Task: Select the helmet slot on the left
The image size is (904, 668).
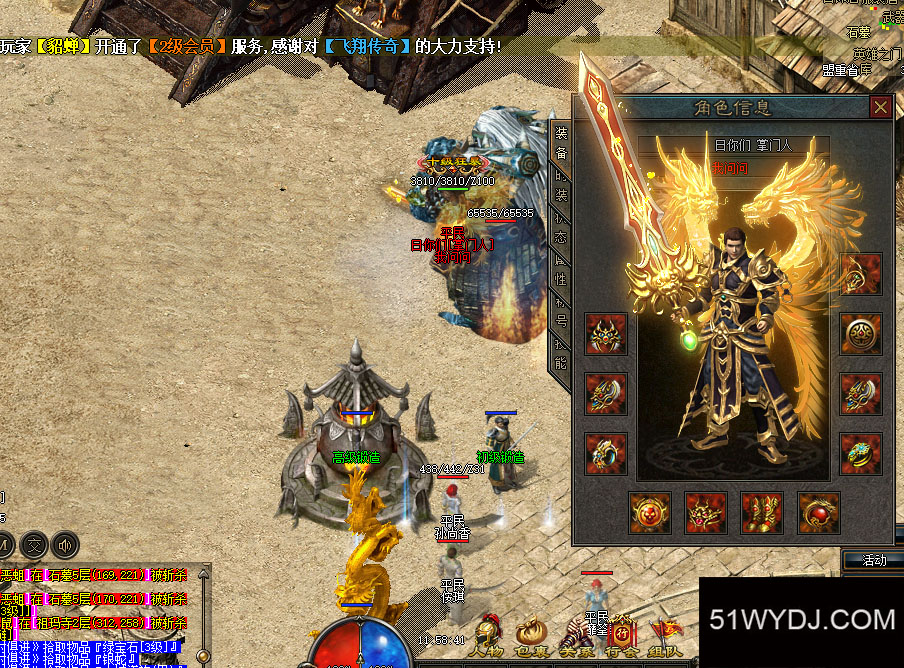Action: pyautogui.click(x=606, y=334)
